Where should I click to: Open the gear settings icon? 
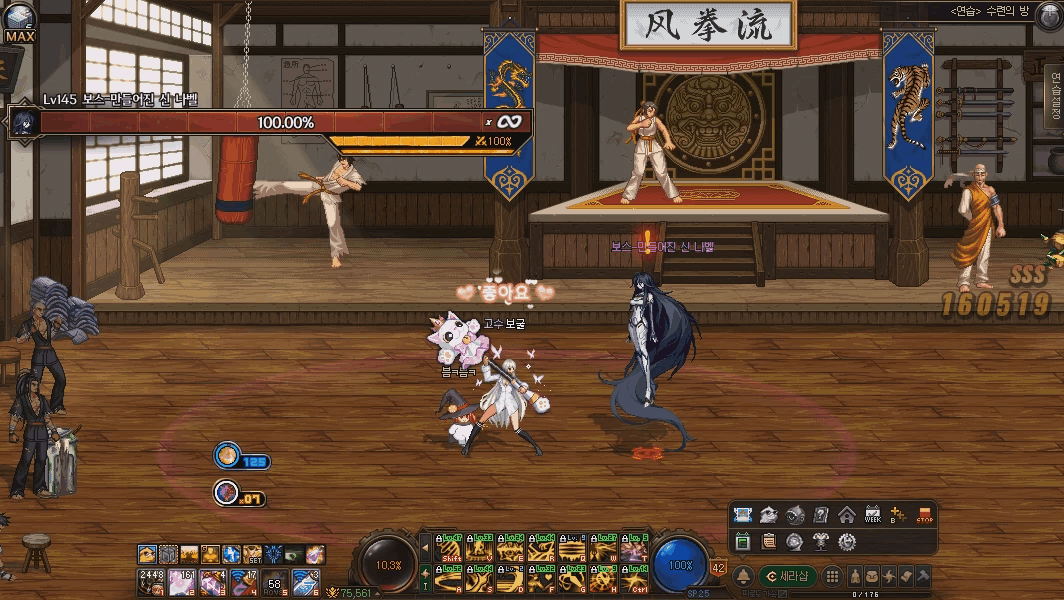click(847, 542)
